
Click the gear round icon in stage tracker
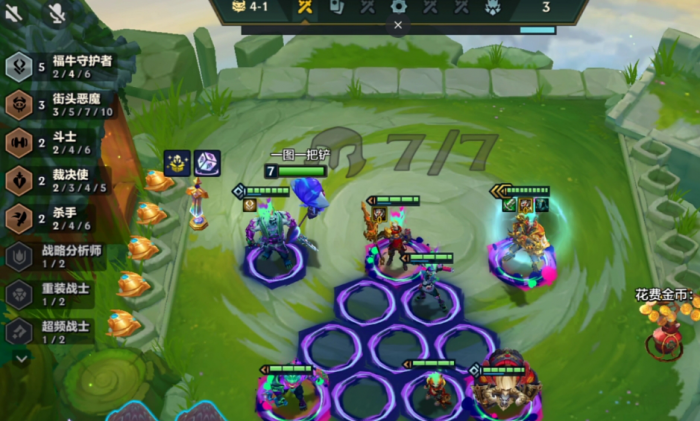(x=398, y=7)
